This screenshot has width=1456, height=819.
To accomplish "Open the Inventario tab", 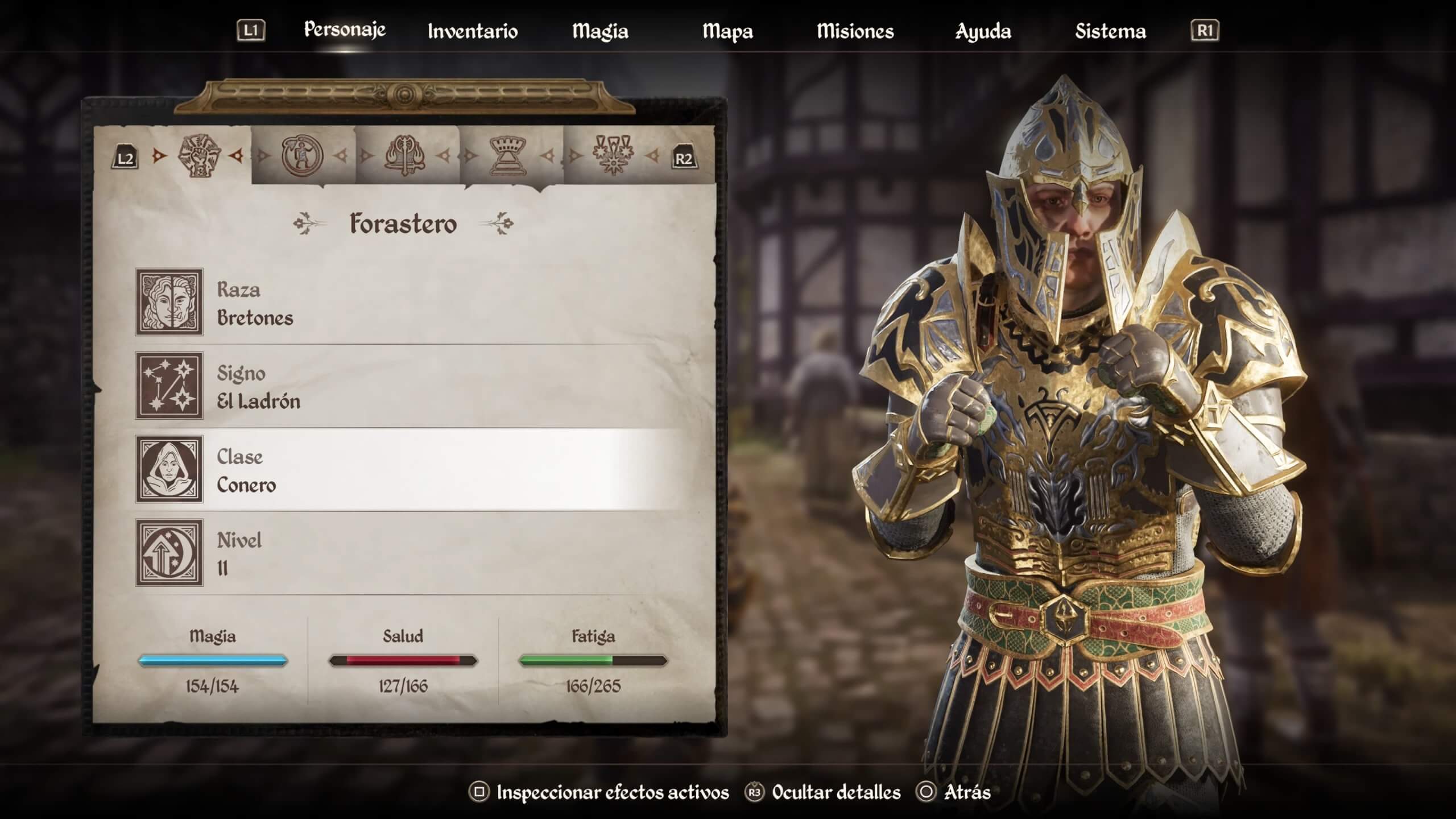I will coord(472,31).
